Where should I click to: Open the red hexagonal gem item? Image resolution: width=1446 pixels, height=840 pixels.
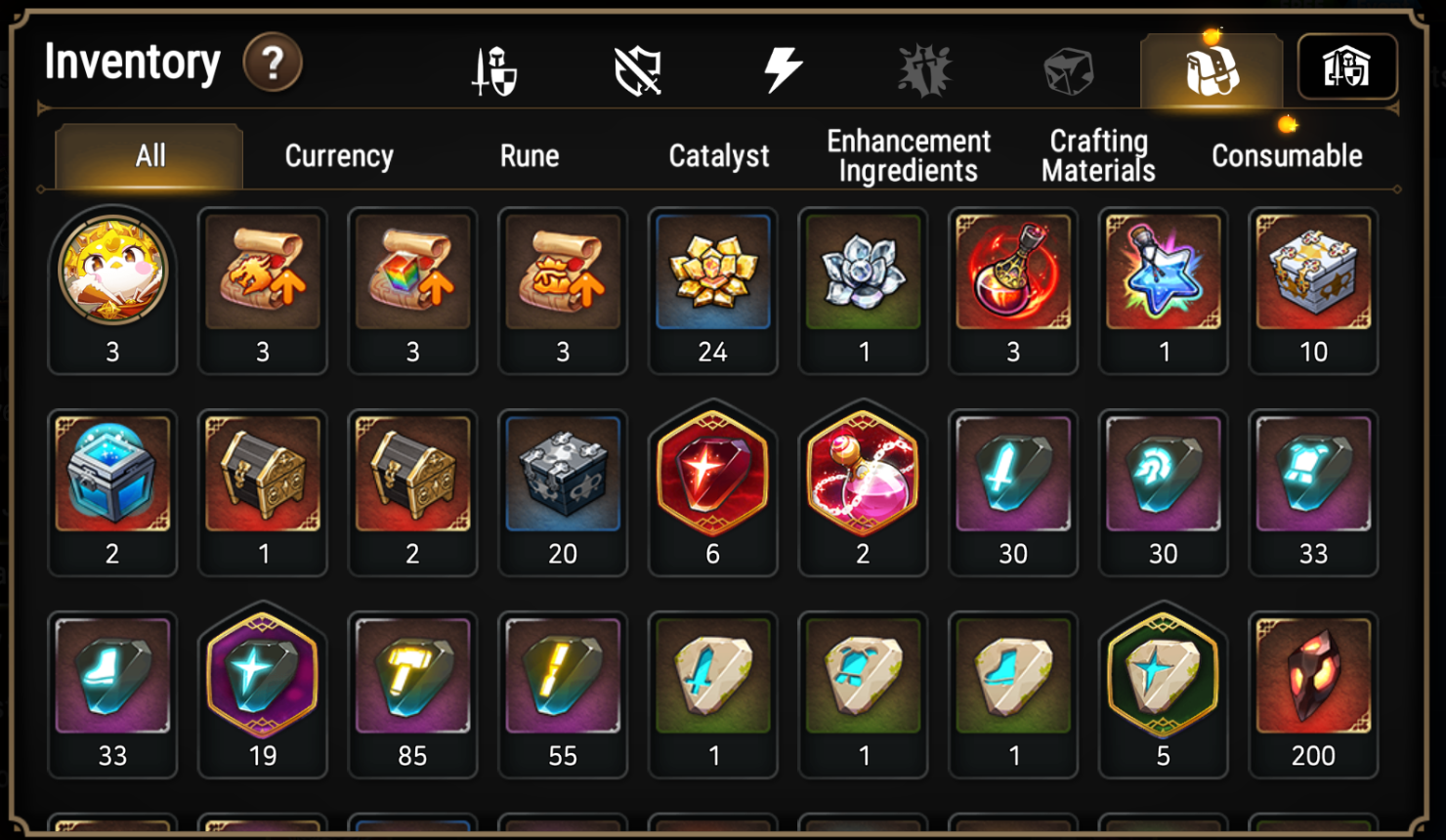tap(713, 477)
